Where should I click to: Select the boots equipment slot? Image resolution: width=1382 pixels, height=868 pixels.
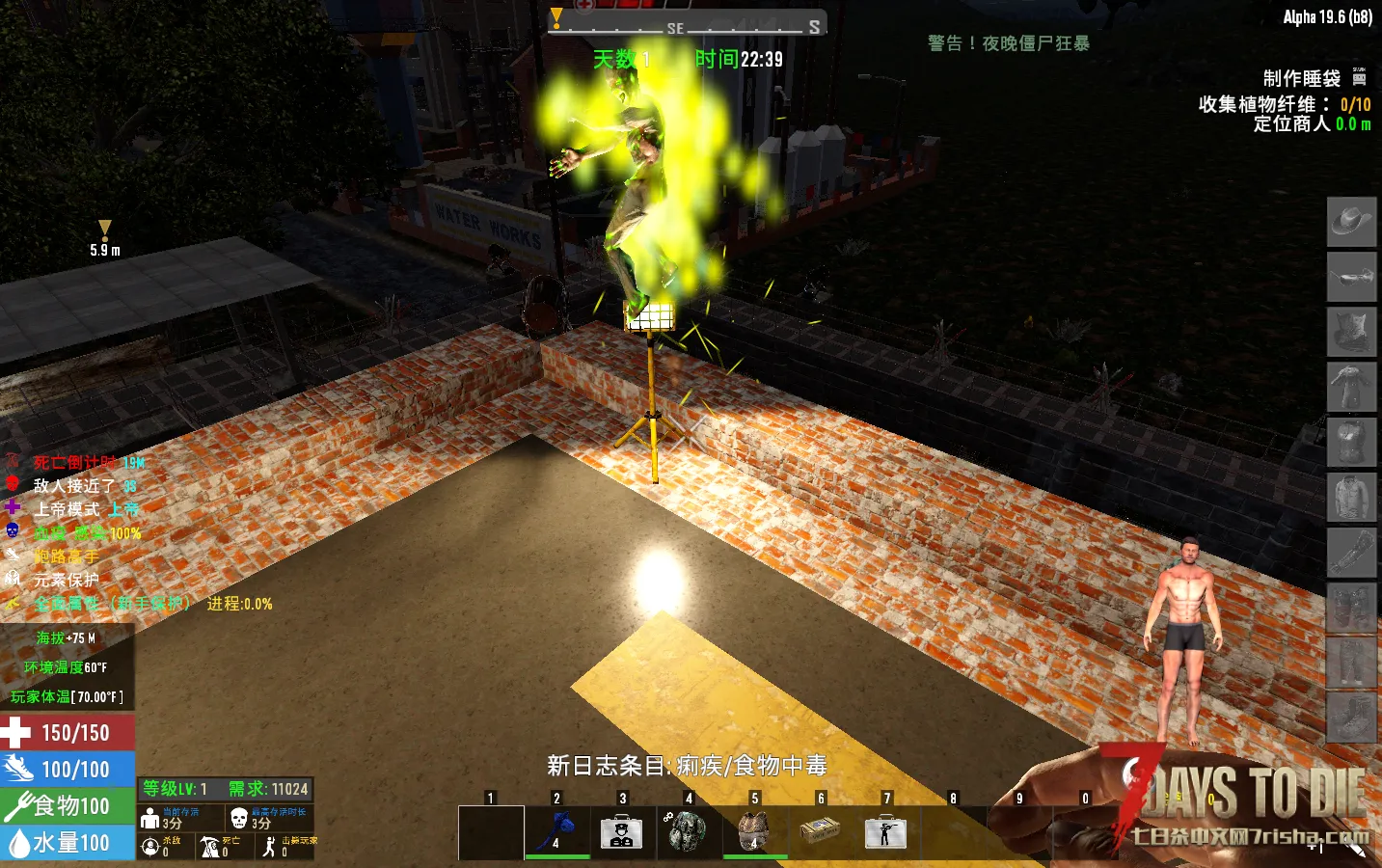pos(1351,717)
